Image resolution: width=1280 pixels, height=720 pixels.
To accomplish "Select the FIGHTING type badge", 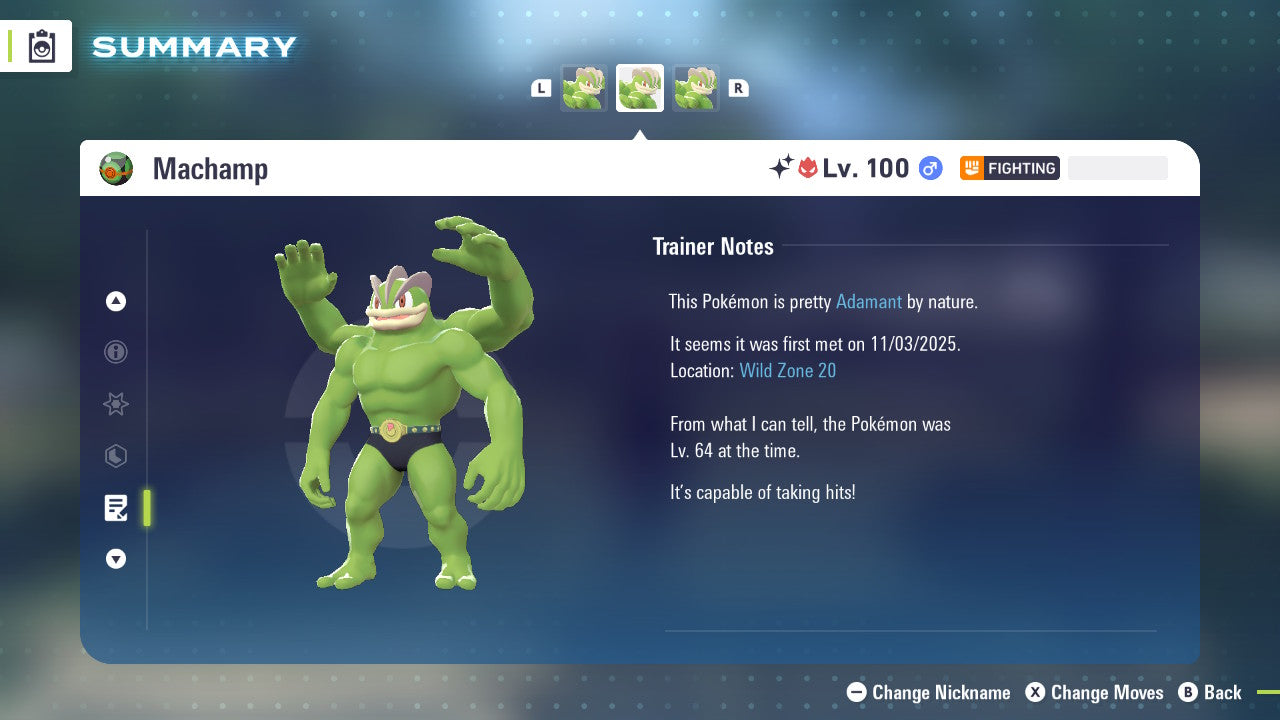I will pyautogui.click(x=1009, y=168).
